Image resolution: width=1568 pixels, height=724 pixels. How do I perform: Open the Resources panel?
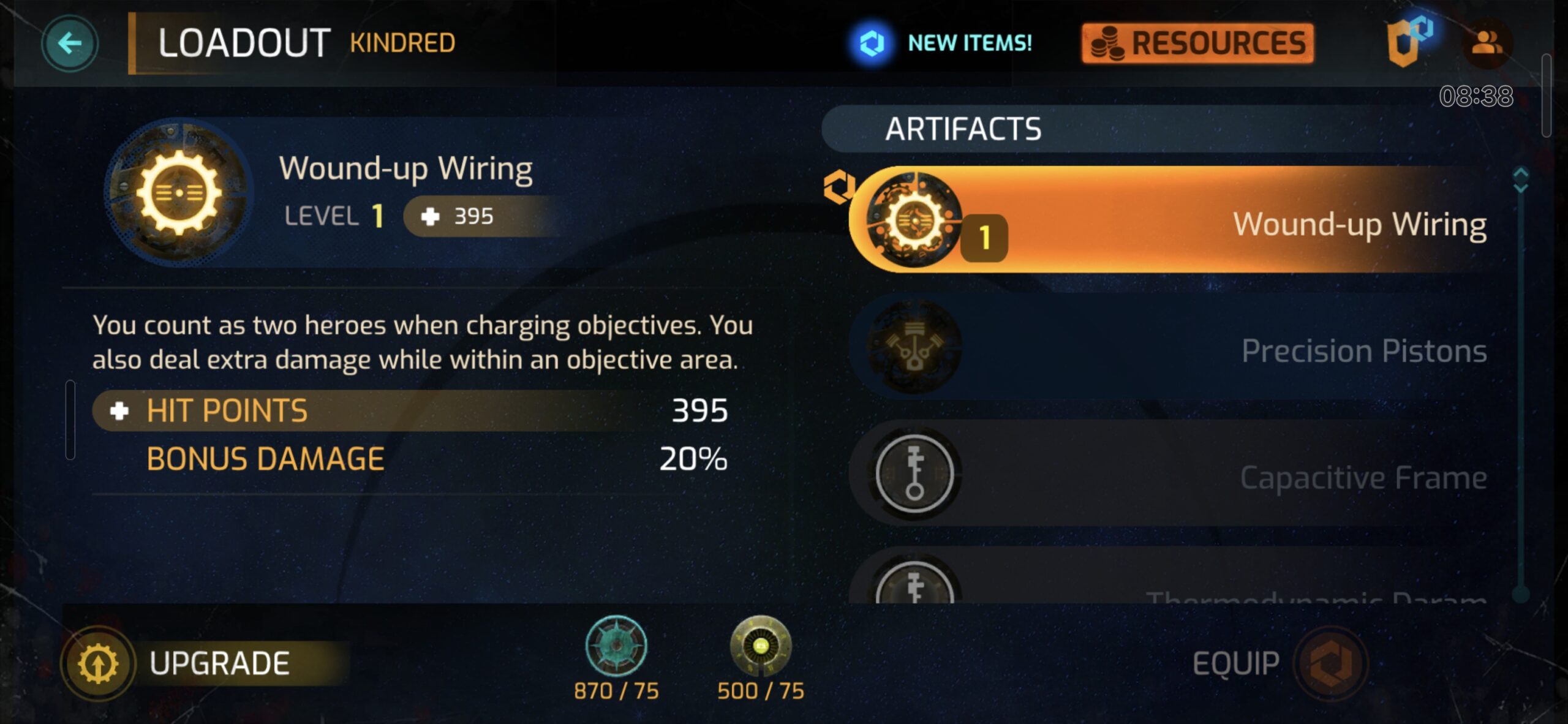[1197, 43]
